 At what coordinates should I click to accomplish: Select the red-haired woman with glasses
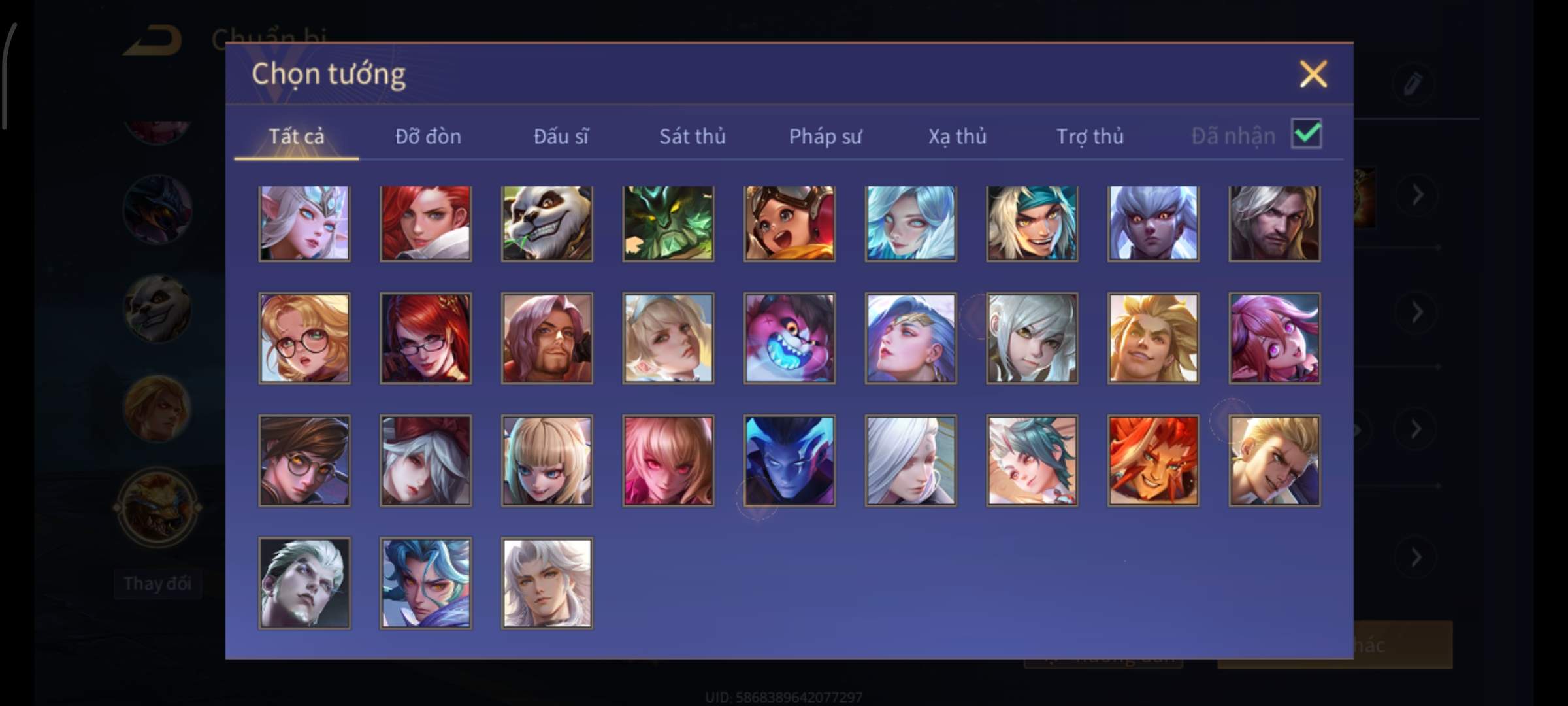(x=425, y=338)
